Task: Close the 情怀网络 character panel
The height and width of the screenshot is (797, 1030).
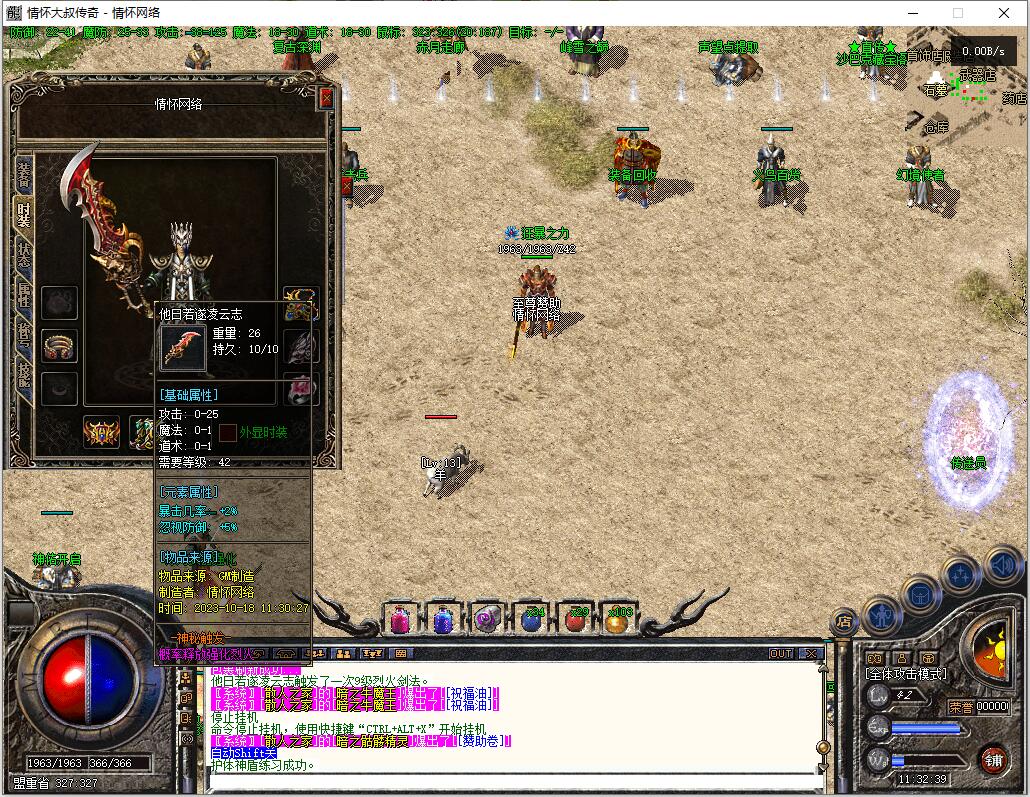Action: tap(325, 98)
